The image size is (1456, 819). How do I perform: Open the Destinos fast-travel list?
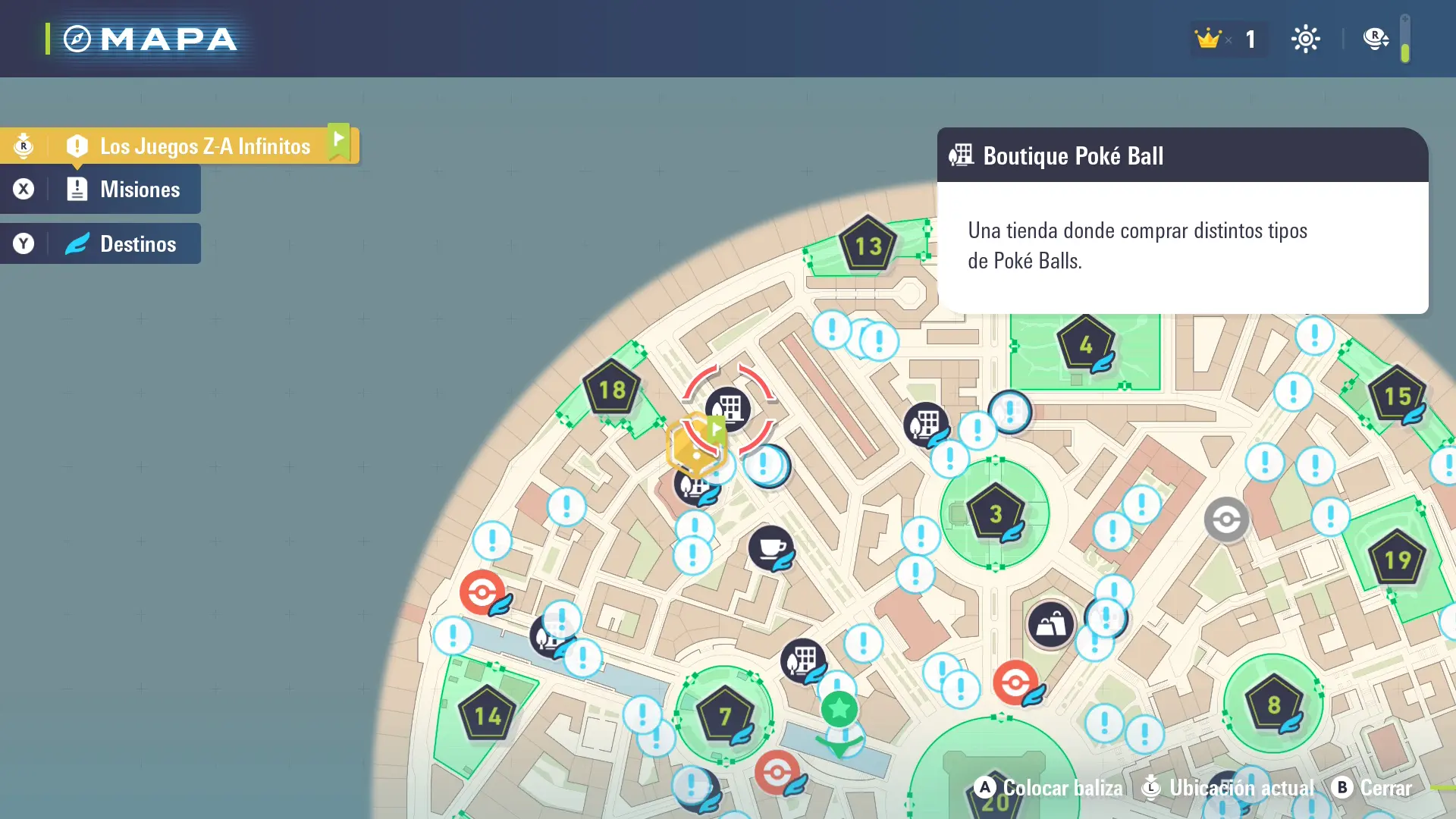click(x=137, y=244)
